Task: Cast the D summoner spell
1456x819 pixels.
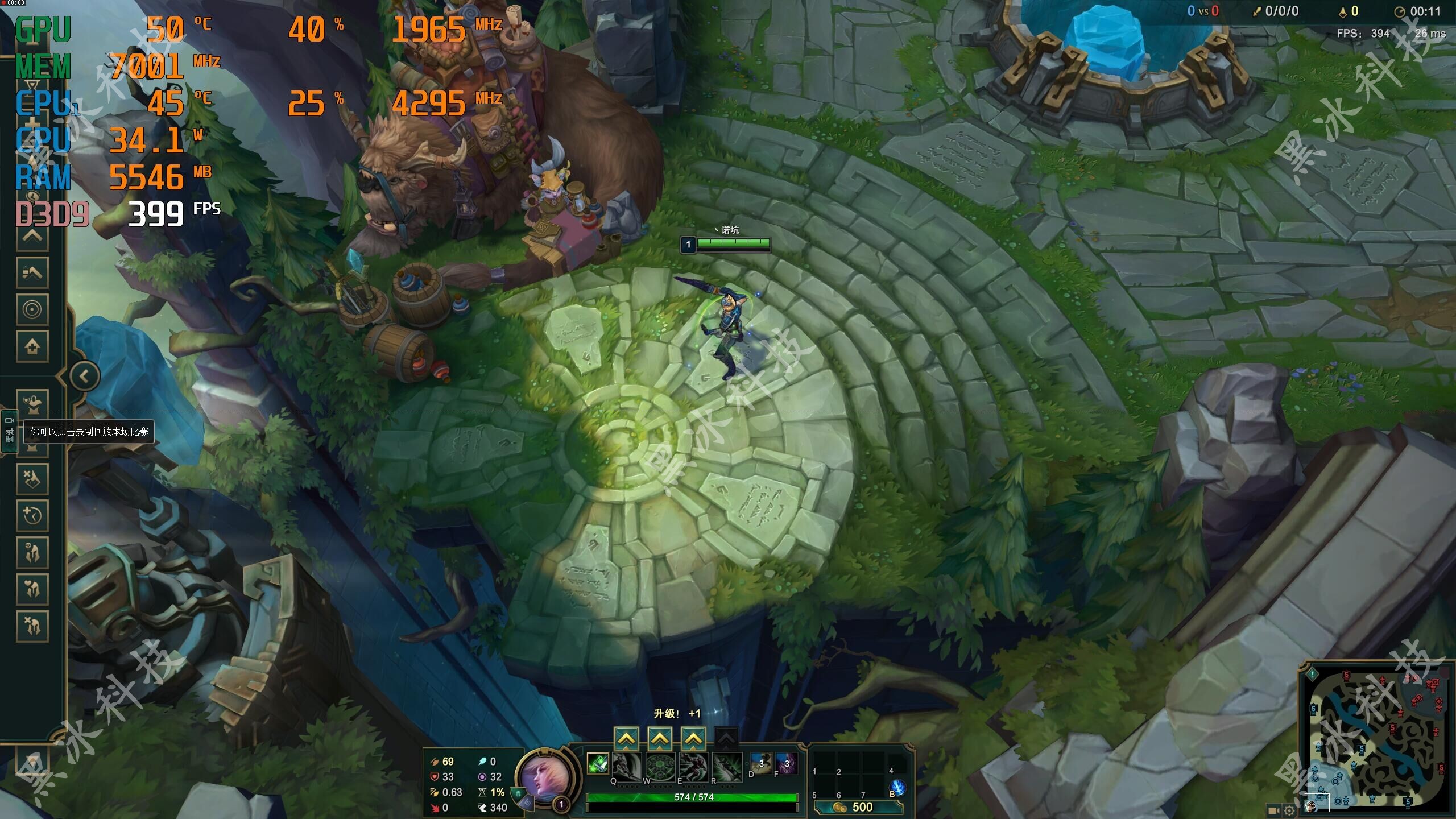Action: pos(760,763)
